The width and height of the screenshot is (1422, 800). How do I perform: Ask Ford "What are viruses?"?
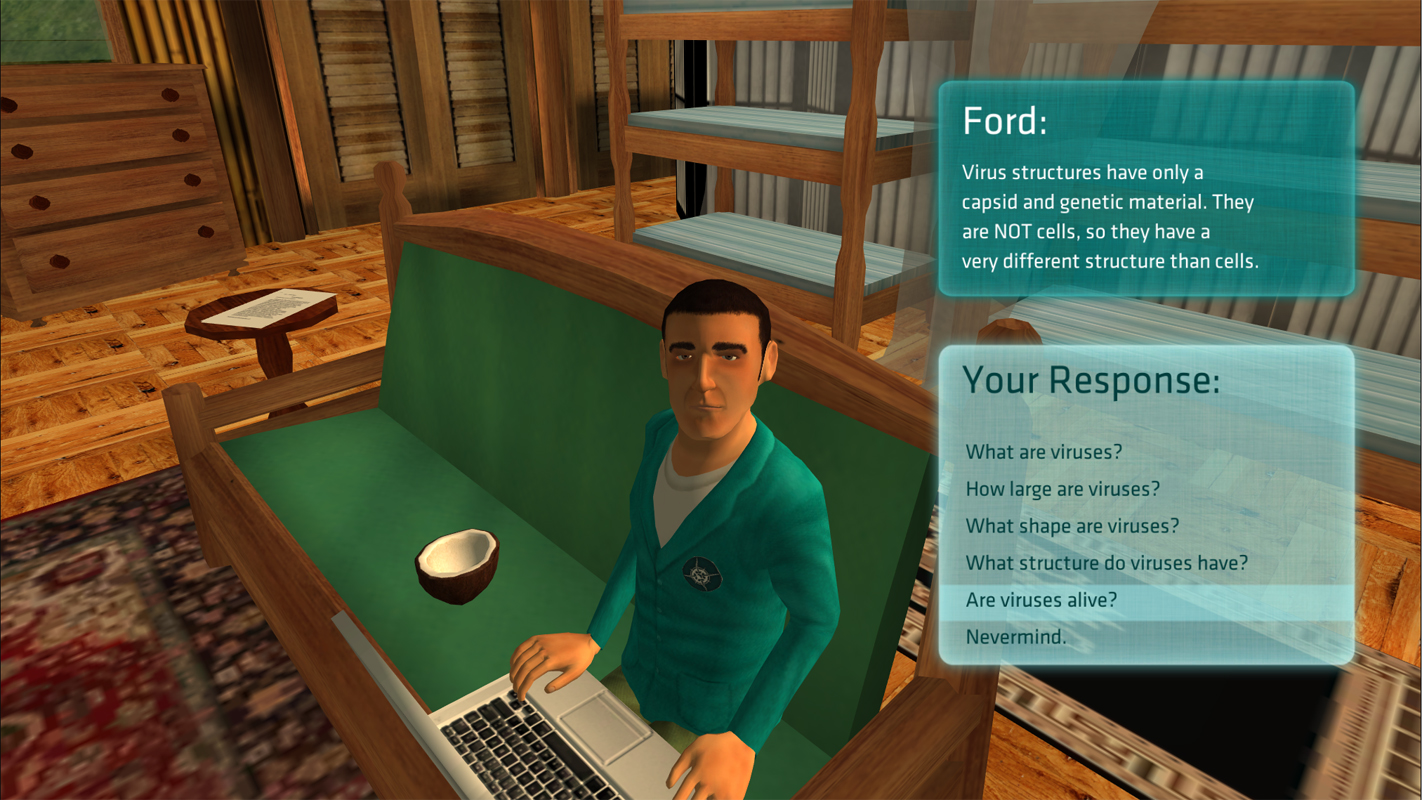pos(1044,452)
